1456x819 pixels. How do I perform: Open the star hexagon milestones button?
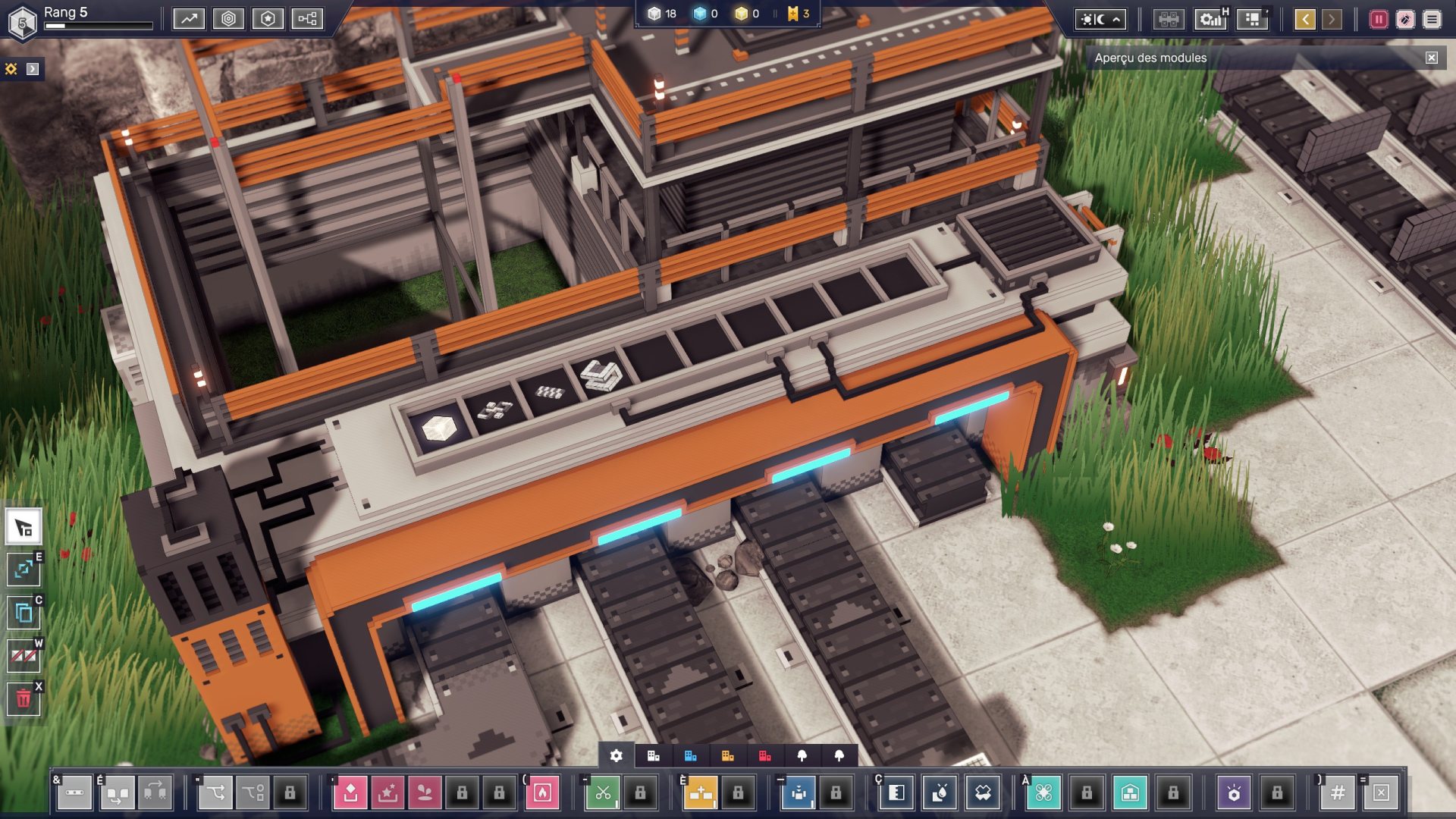point(268,19)
